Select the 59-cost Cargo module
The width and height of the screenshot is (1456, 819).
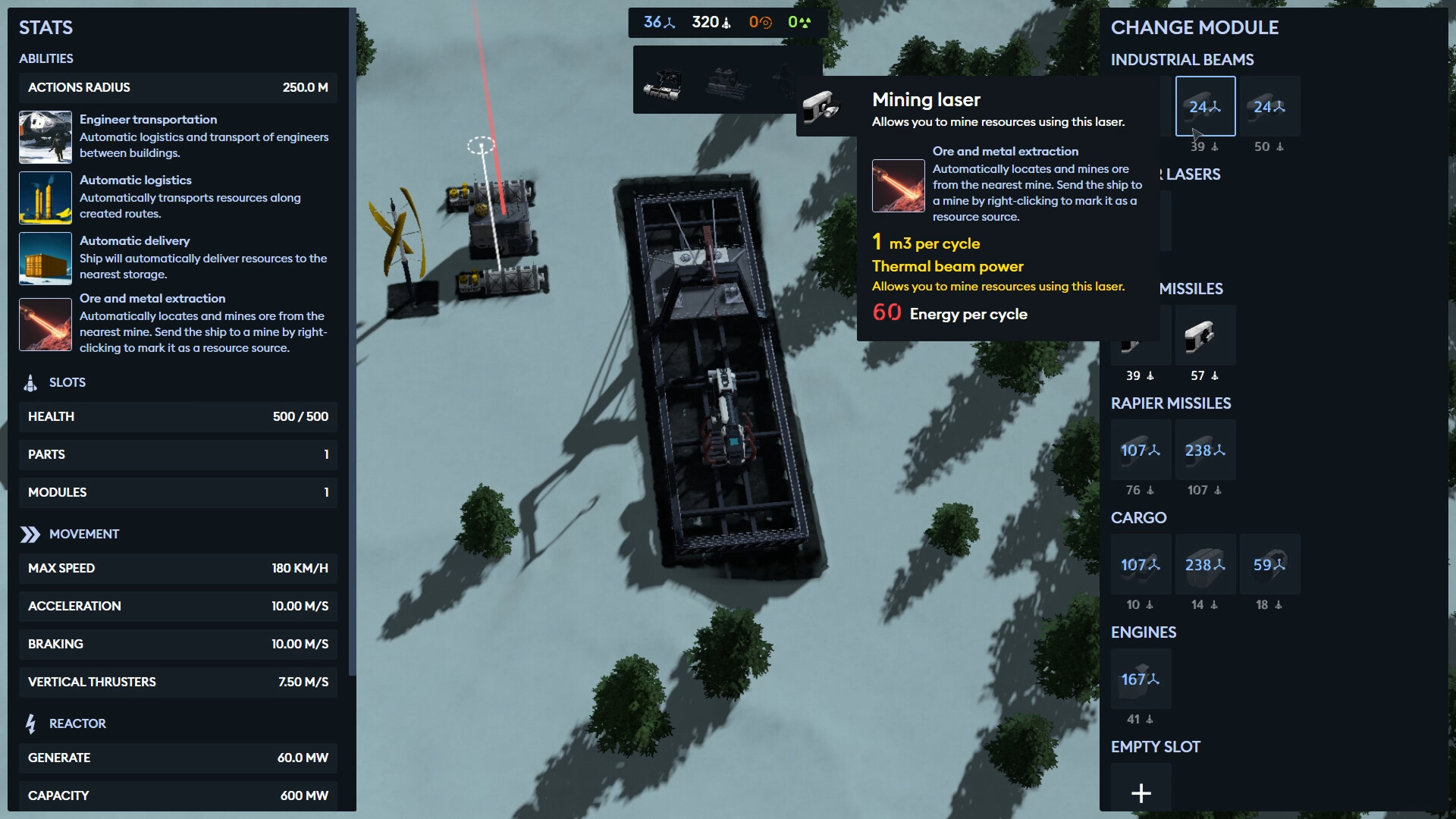1270,564
